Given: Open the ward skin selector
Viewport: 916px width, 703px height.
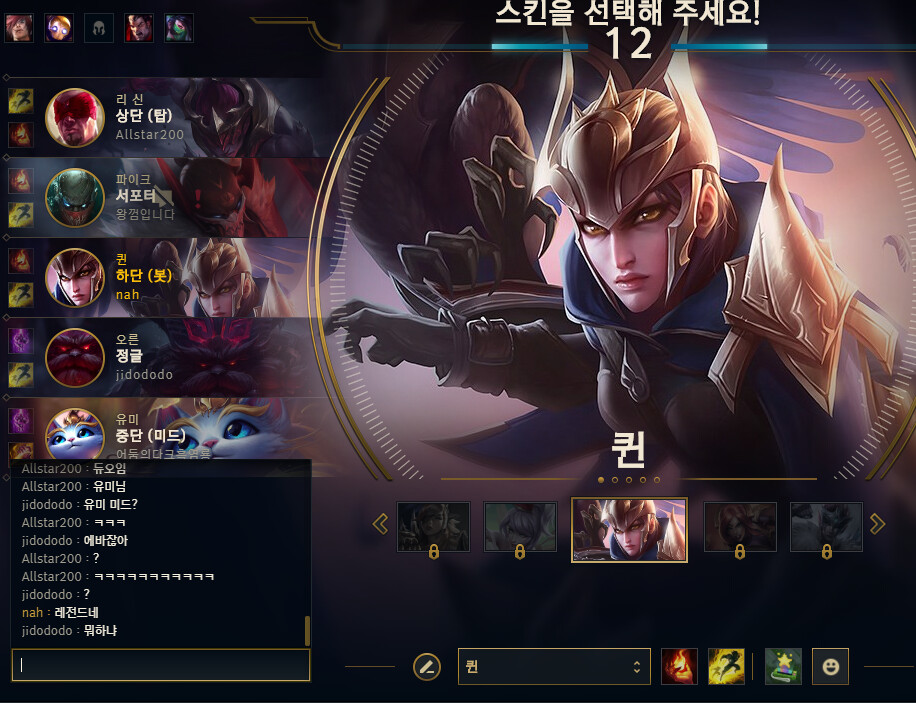Looking at the screenshot, I should (783, 666).
